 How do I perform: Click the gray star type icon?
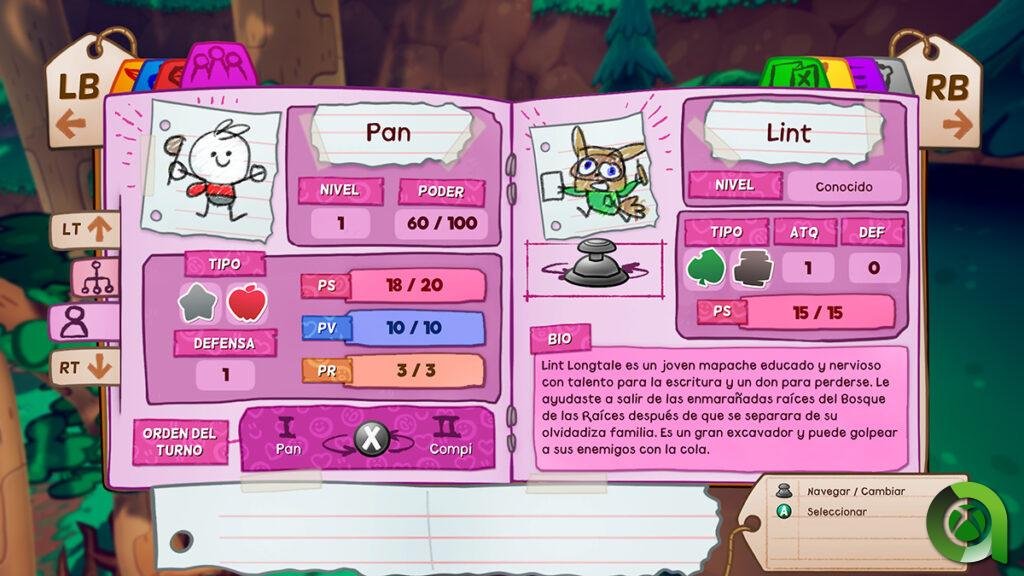[x=198, y=304]
